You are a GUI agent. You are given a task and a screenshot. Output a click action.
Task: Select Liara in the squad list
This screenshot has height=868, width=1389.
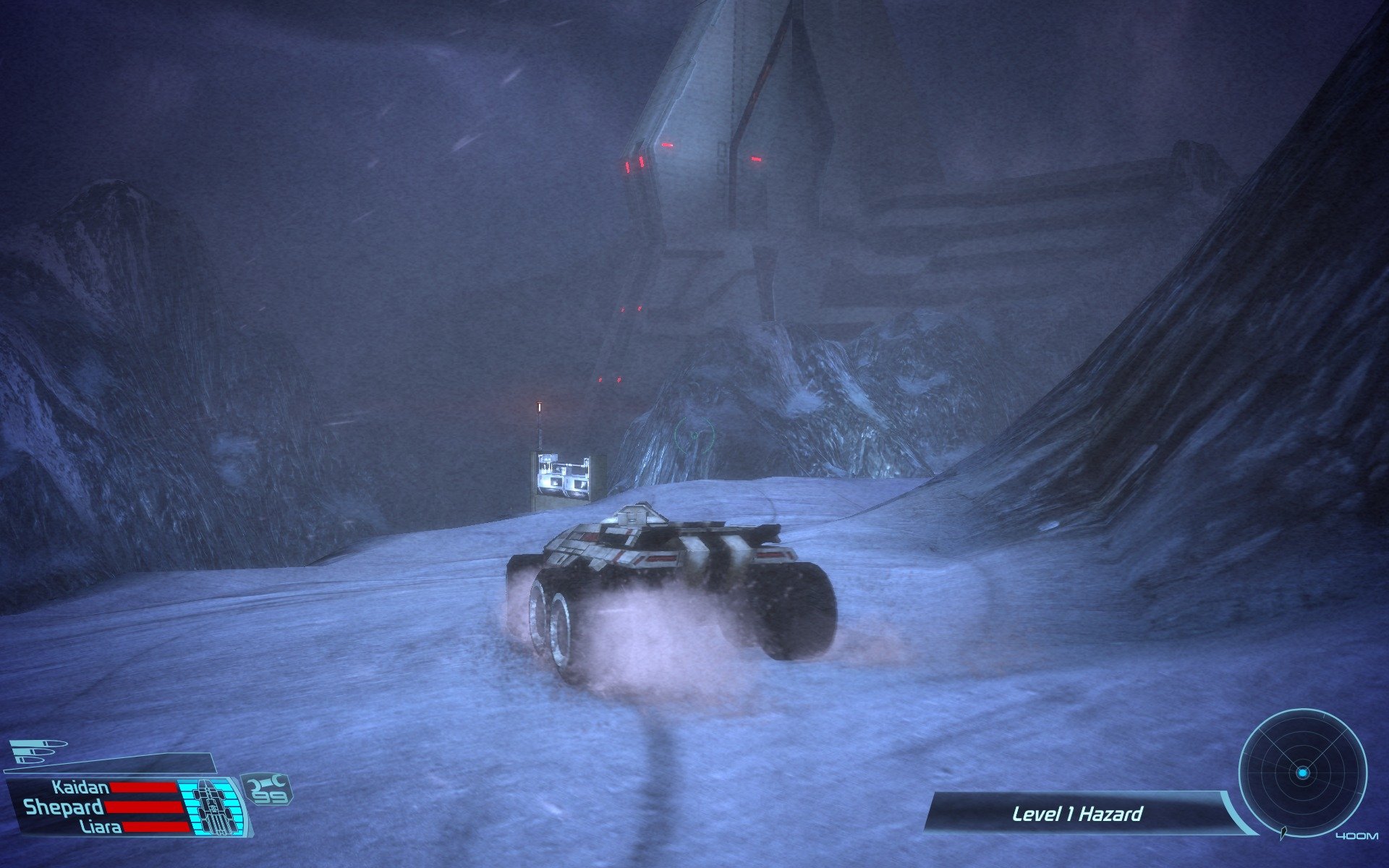(x=101, y=826)
